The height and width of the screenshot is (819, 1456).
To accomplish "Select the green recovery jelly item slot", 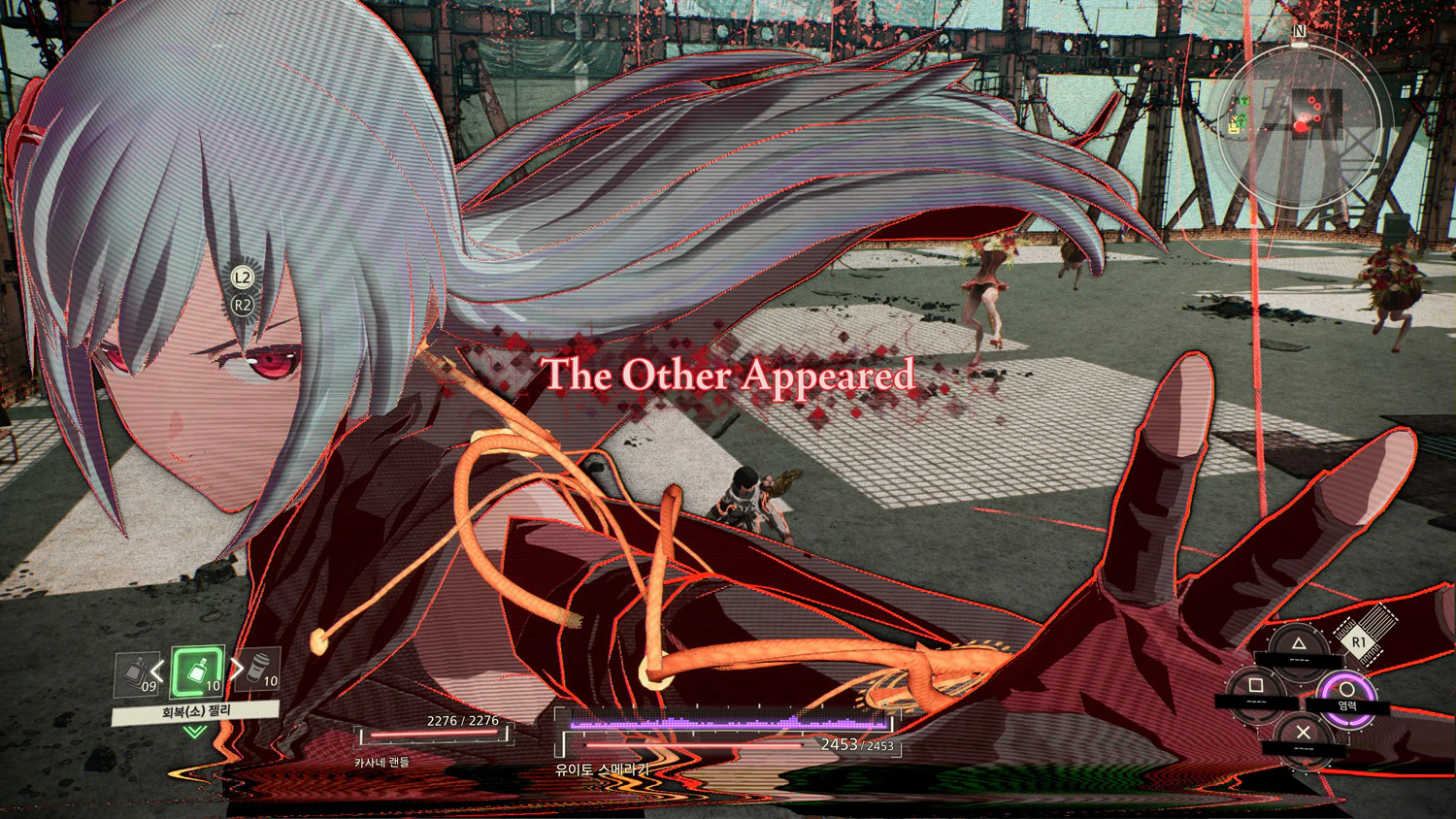I will [198, 672].
